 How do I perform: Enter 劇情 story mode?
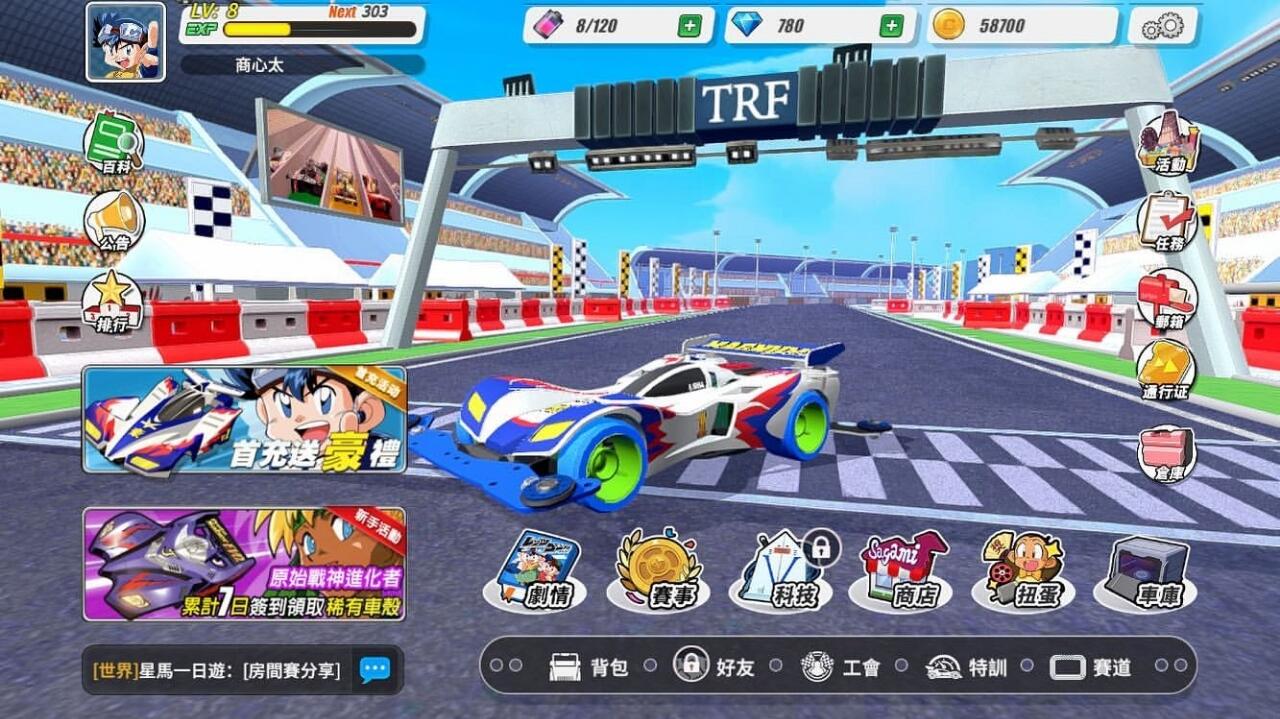pos(535,571)
